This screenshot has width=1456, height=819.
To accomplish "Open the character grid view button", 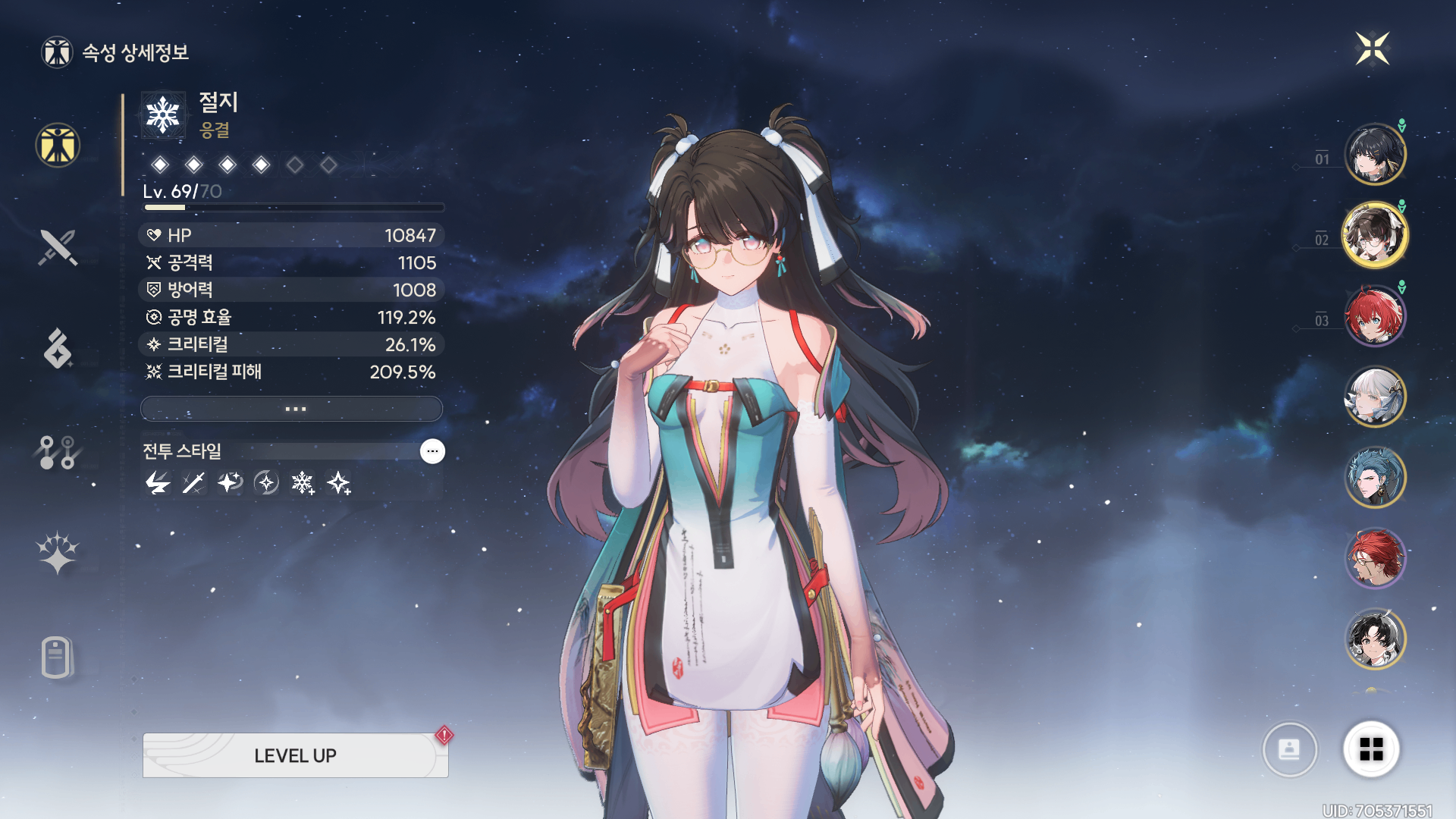I will click(1371, 749).
